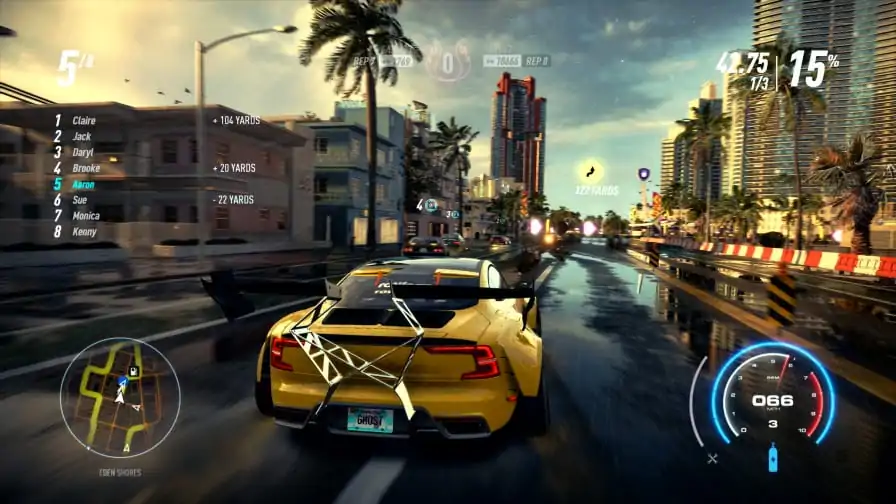Click the nitrous bottle icon under the speedometer

772,459
